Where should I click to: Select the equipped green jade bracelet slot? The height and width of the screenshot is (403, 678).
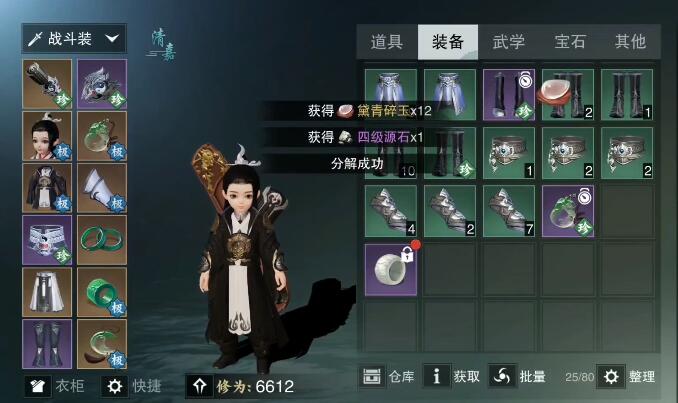point(102,240)
